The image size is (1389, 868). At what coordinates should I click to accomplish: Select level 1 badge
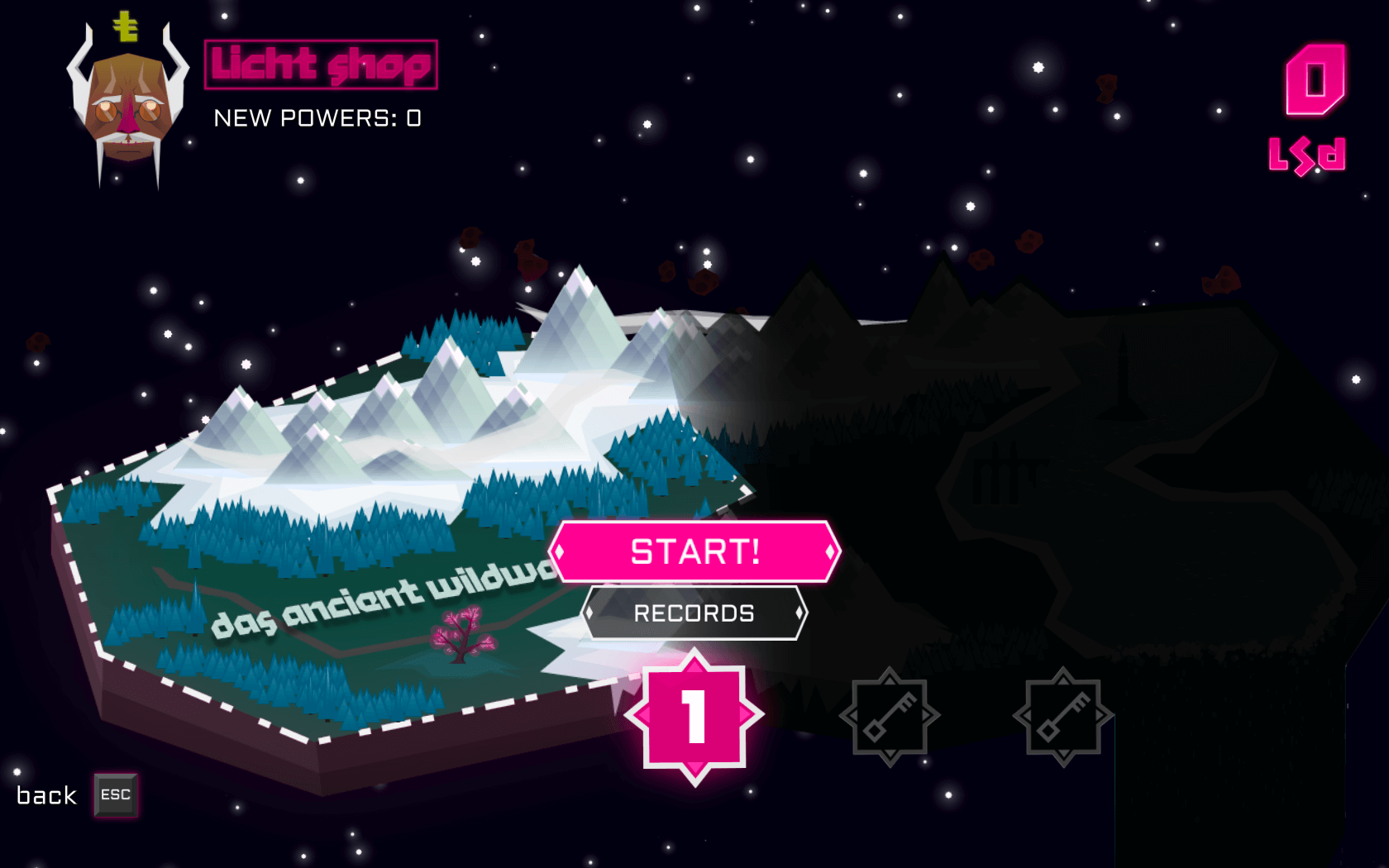694,717
